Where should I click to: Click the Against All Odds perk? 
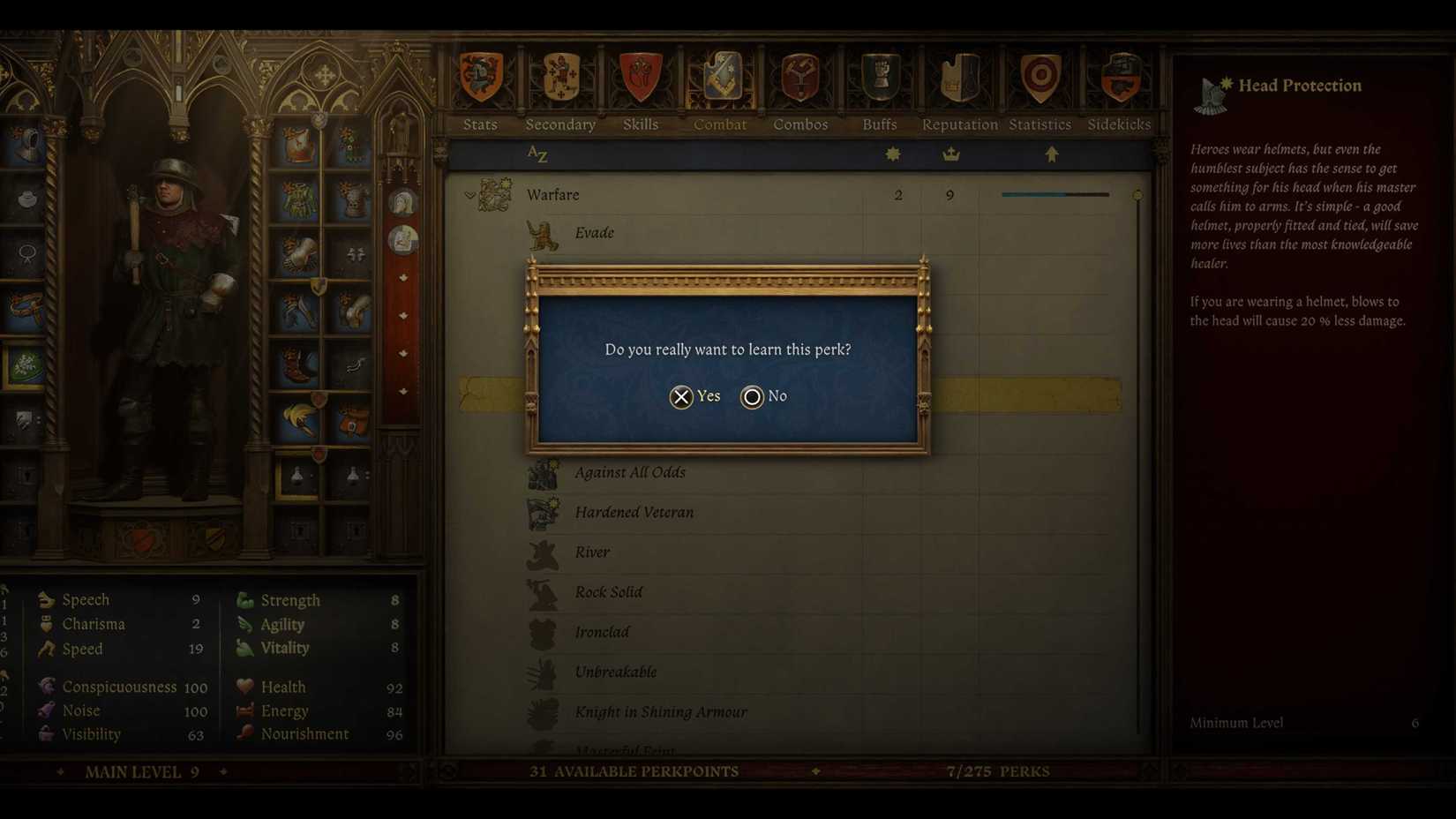(631, 472)
